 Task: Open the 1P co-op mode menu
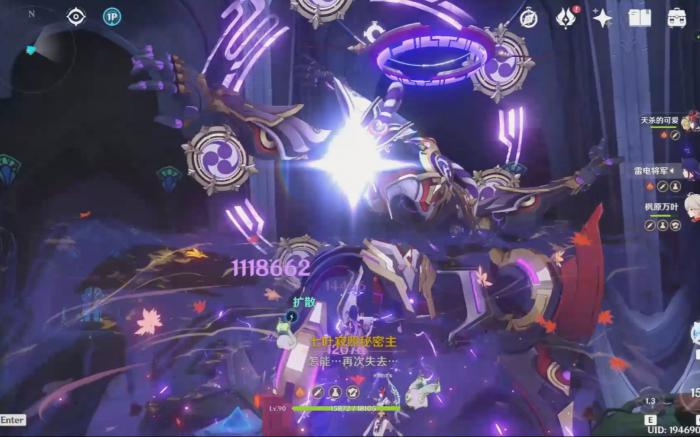tap(111, 16)
